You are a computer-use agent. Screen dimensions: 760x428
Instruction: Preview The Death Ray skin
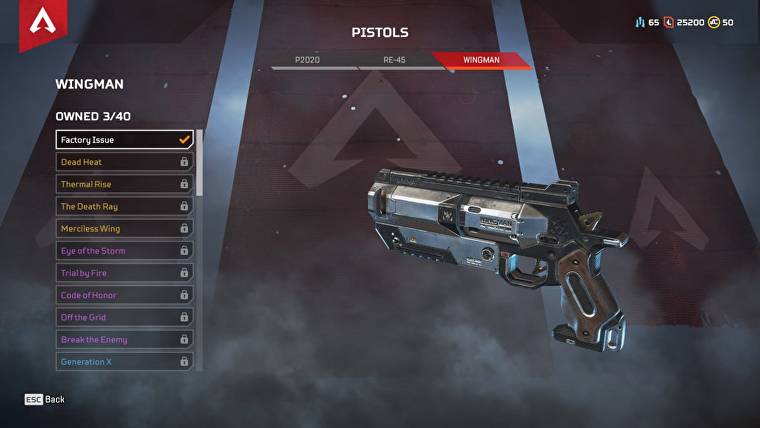point(124,206)
